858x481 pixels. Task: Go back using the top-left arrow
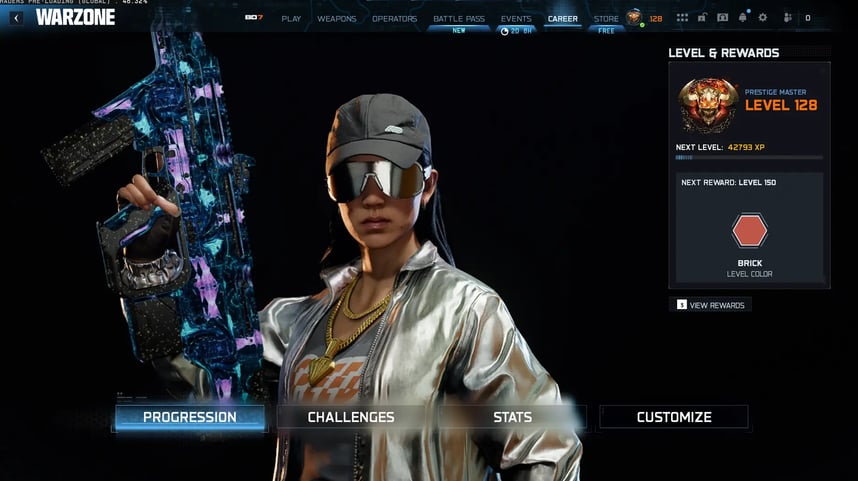[x=16, y=18]
